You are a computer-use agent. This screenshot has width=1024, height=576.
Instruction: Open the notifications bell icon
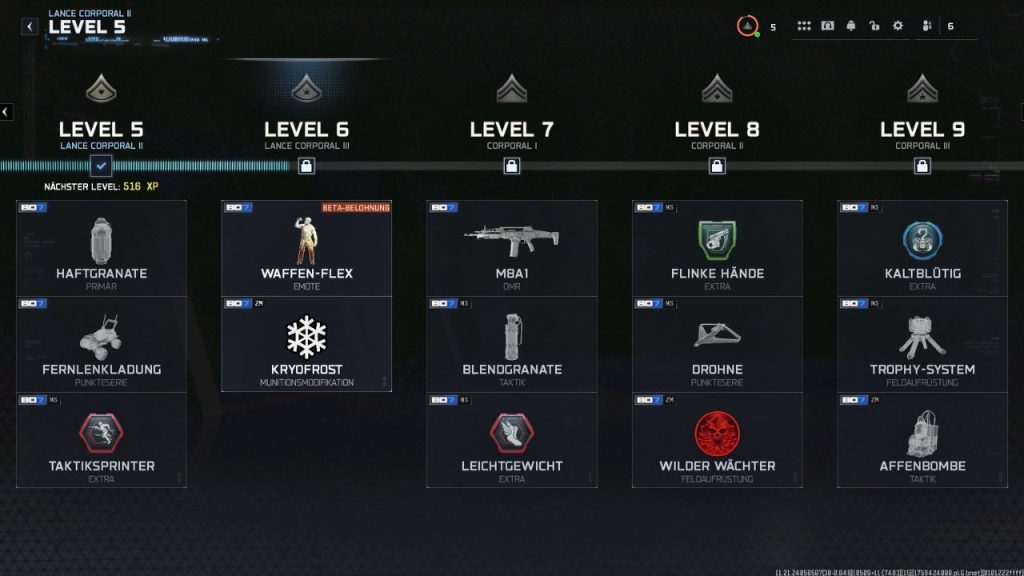click(x=851, y=26)
